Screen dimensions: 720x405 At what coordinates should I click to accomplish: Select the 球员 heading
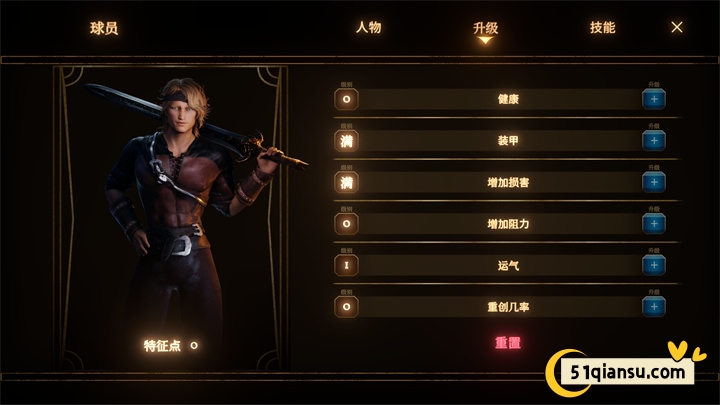[x=104, y=28]
